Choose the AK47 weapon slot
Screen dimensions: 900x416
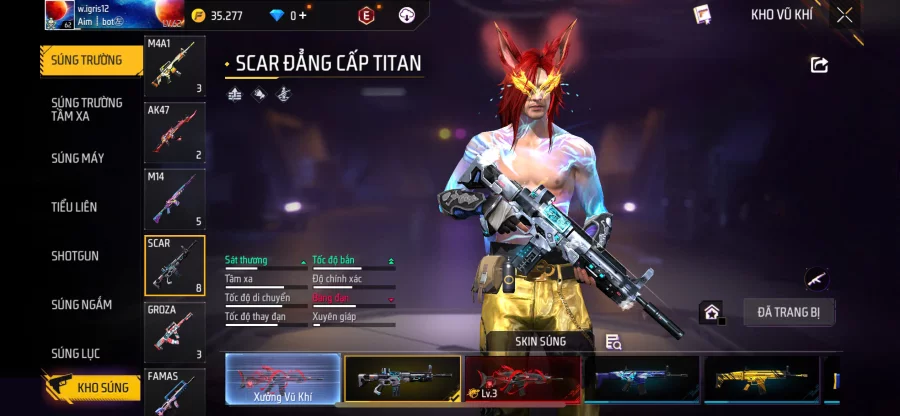(175, 132)
